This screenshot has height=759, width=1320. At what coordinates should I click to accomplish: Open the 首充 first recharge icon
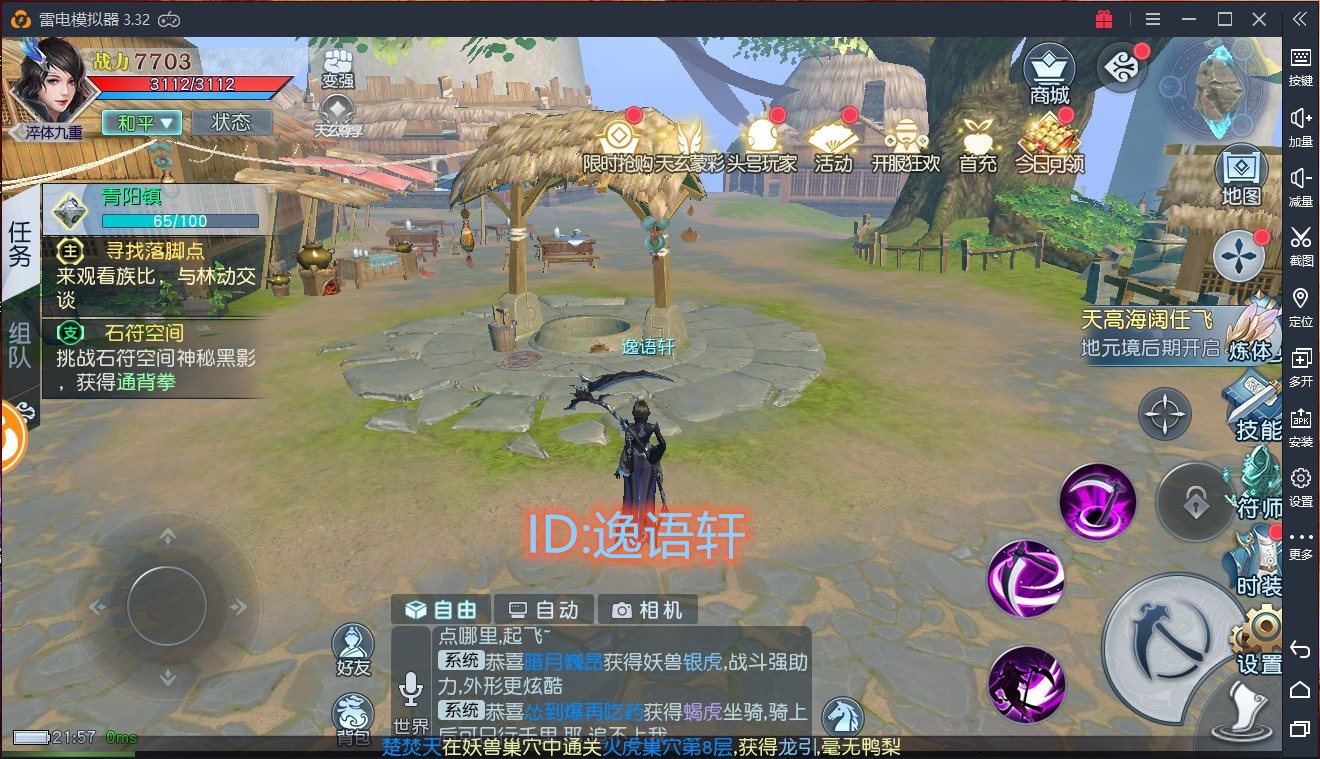977,145
